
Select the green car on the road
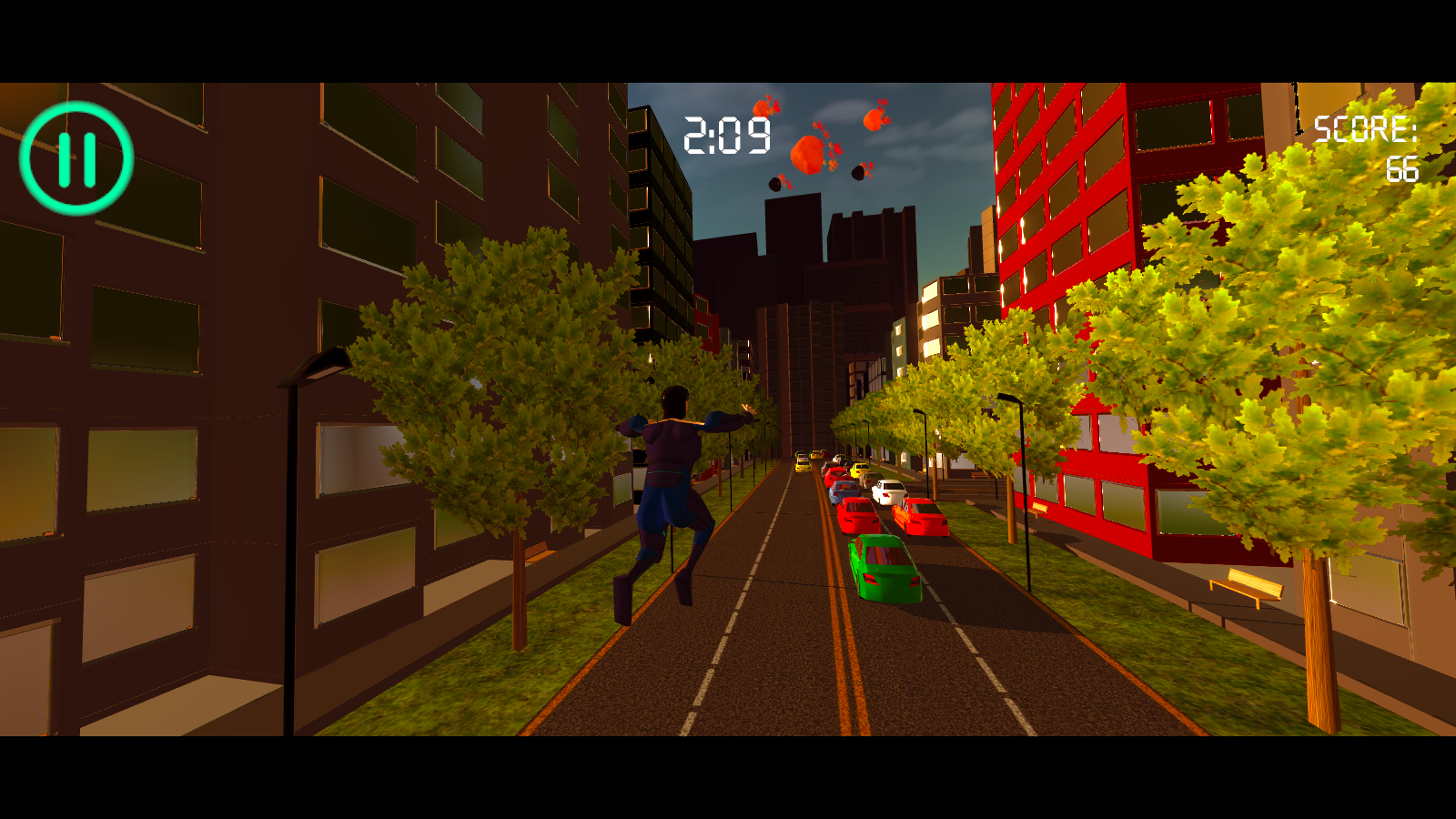click(885, 569)
